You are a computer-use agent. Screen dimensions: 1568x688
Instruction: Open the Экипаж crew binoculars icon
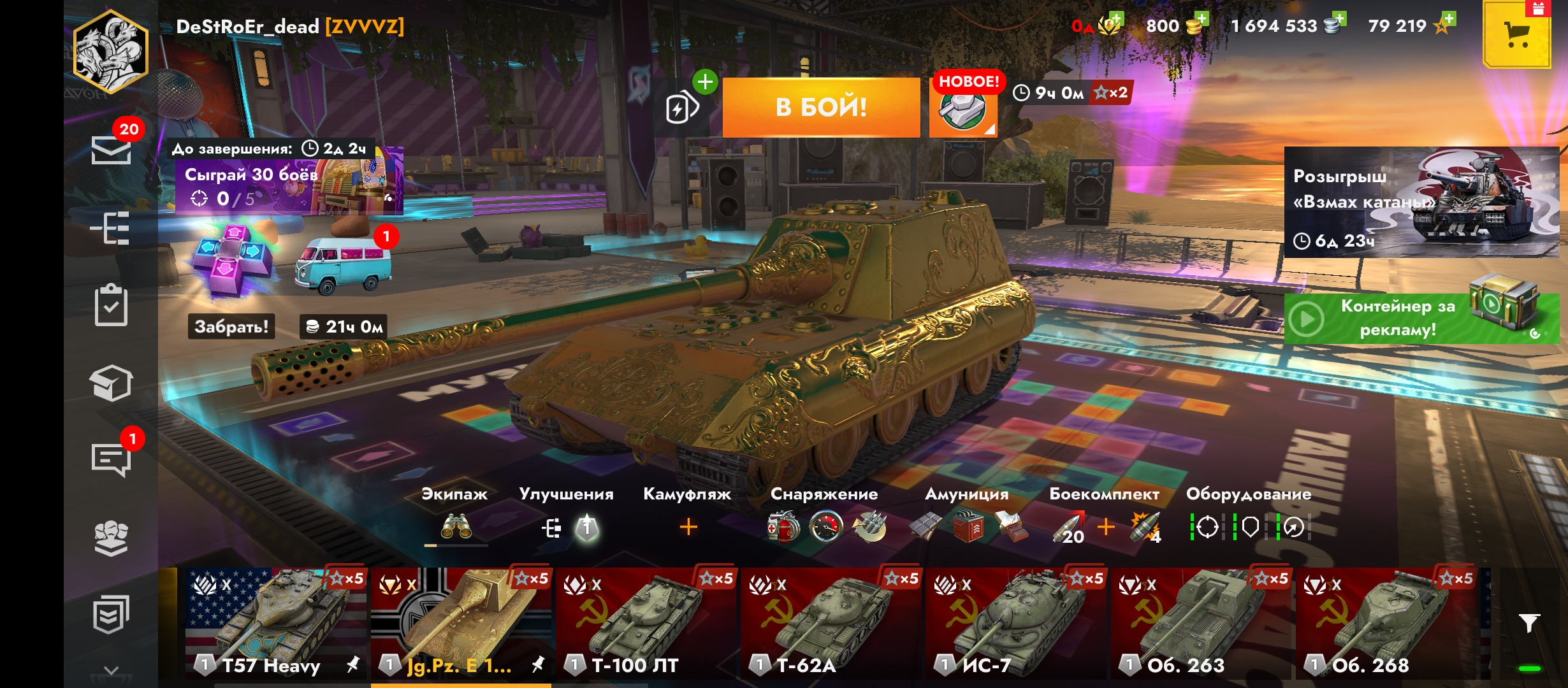(x=456, y=527)
